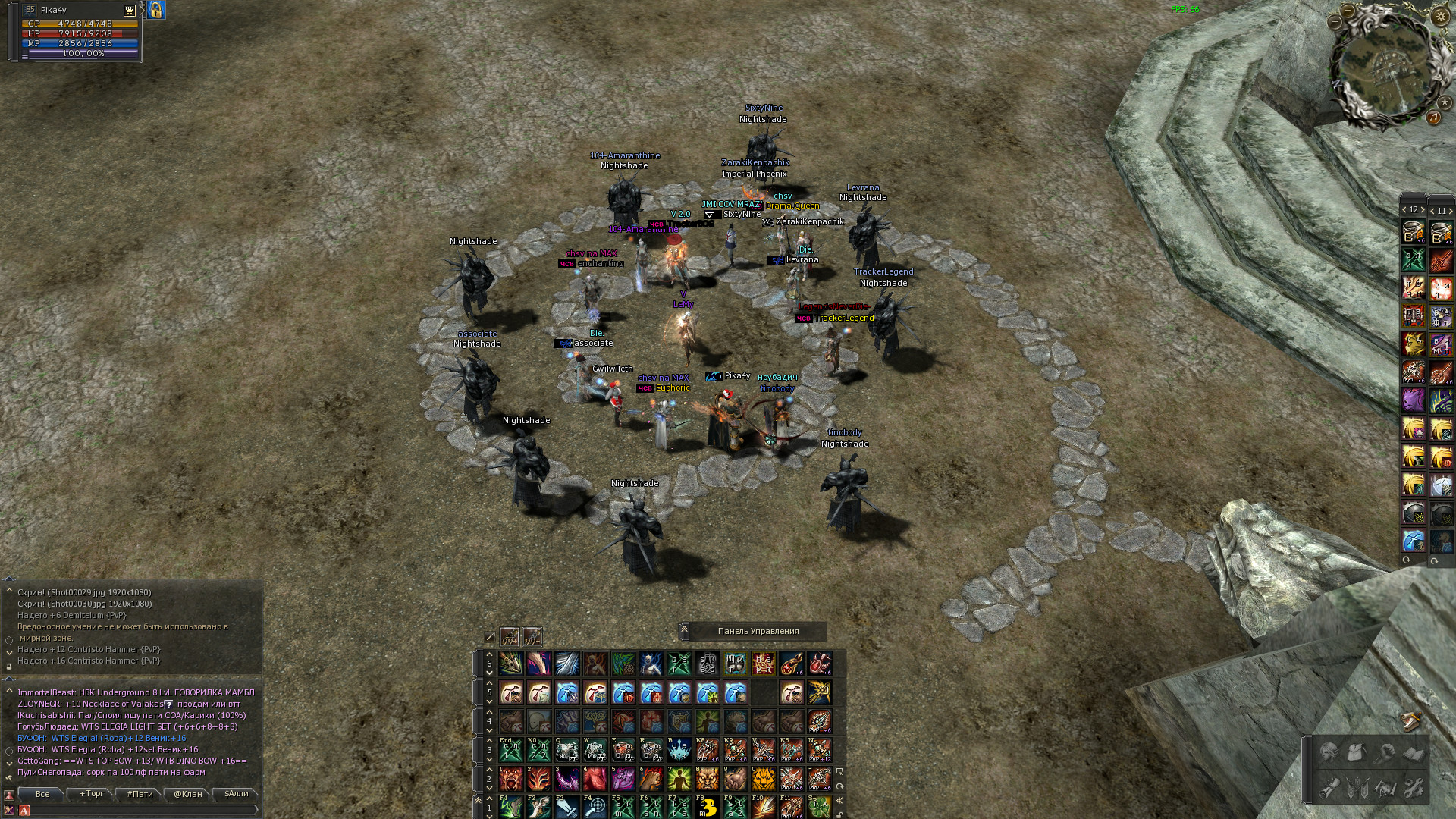The height and width of the screenshot is (819, 1456).
Task: Open the wrench system settings icon
Action: [x=1413, y=788]
